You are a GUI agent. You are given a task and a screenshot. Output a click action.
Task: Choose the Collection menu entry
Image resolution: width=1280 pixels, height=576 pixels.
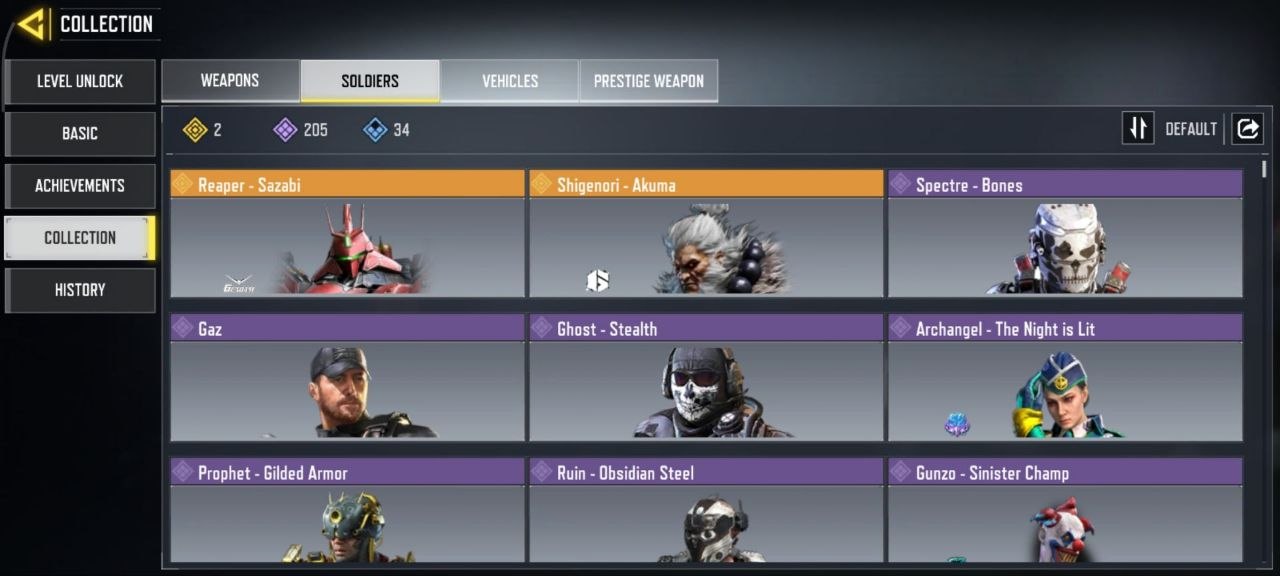coord(80,237)
